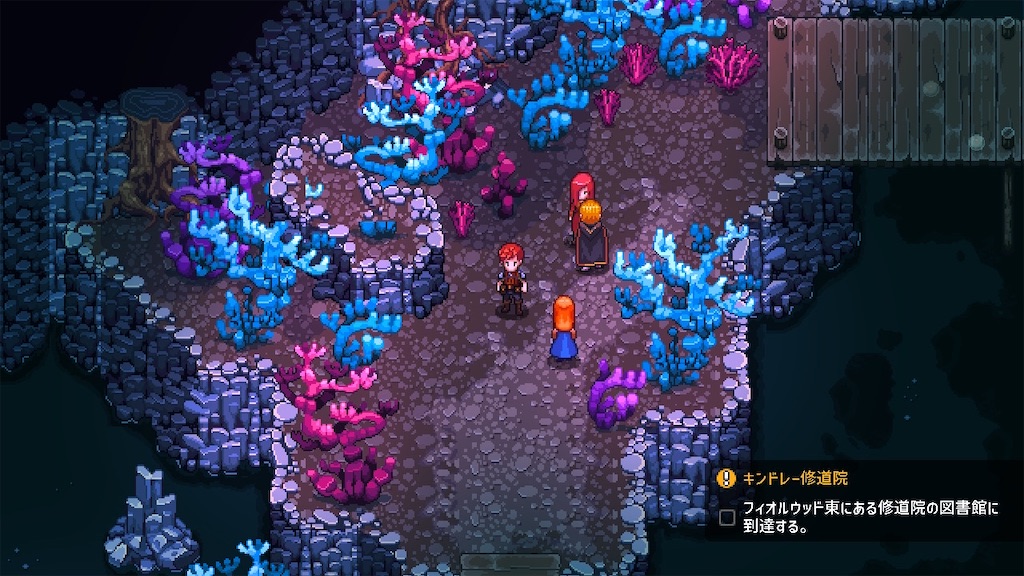Click the yellow exclamation quest icon
Screen dimensions: 1024x576
(x=727, y=479)
